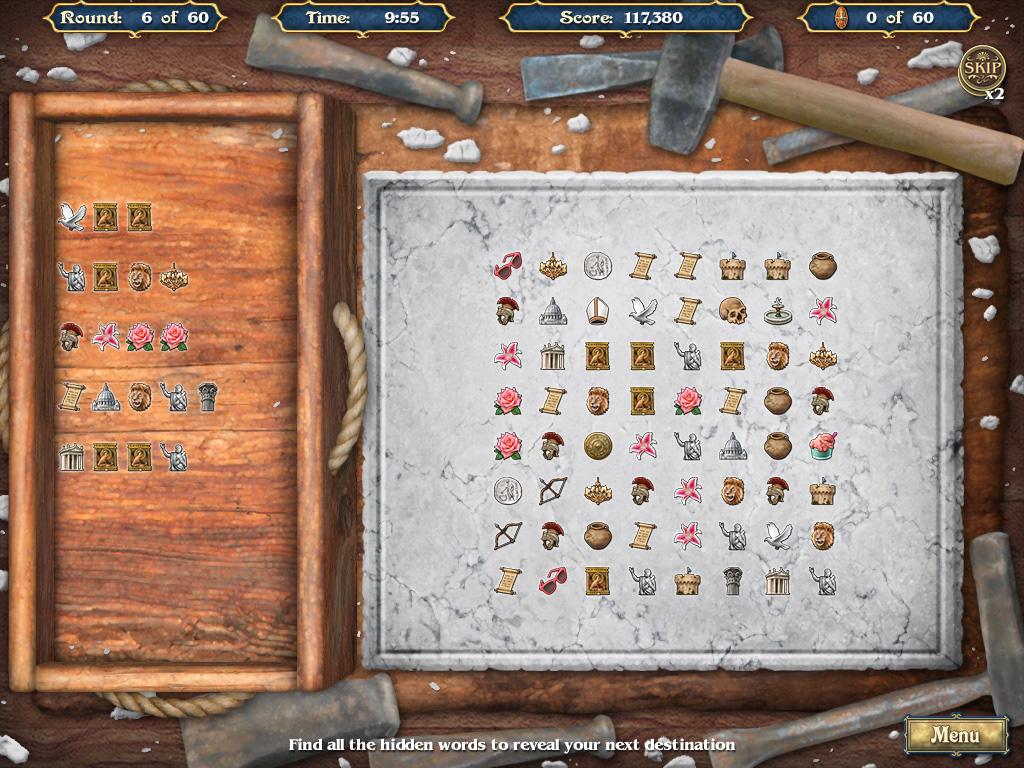Use the Skip button

(980, 67)
